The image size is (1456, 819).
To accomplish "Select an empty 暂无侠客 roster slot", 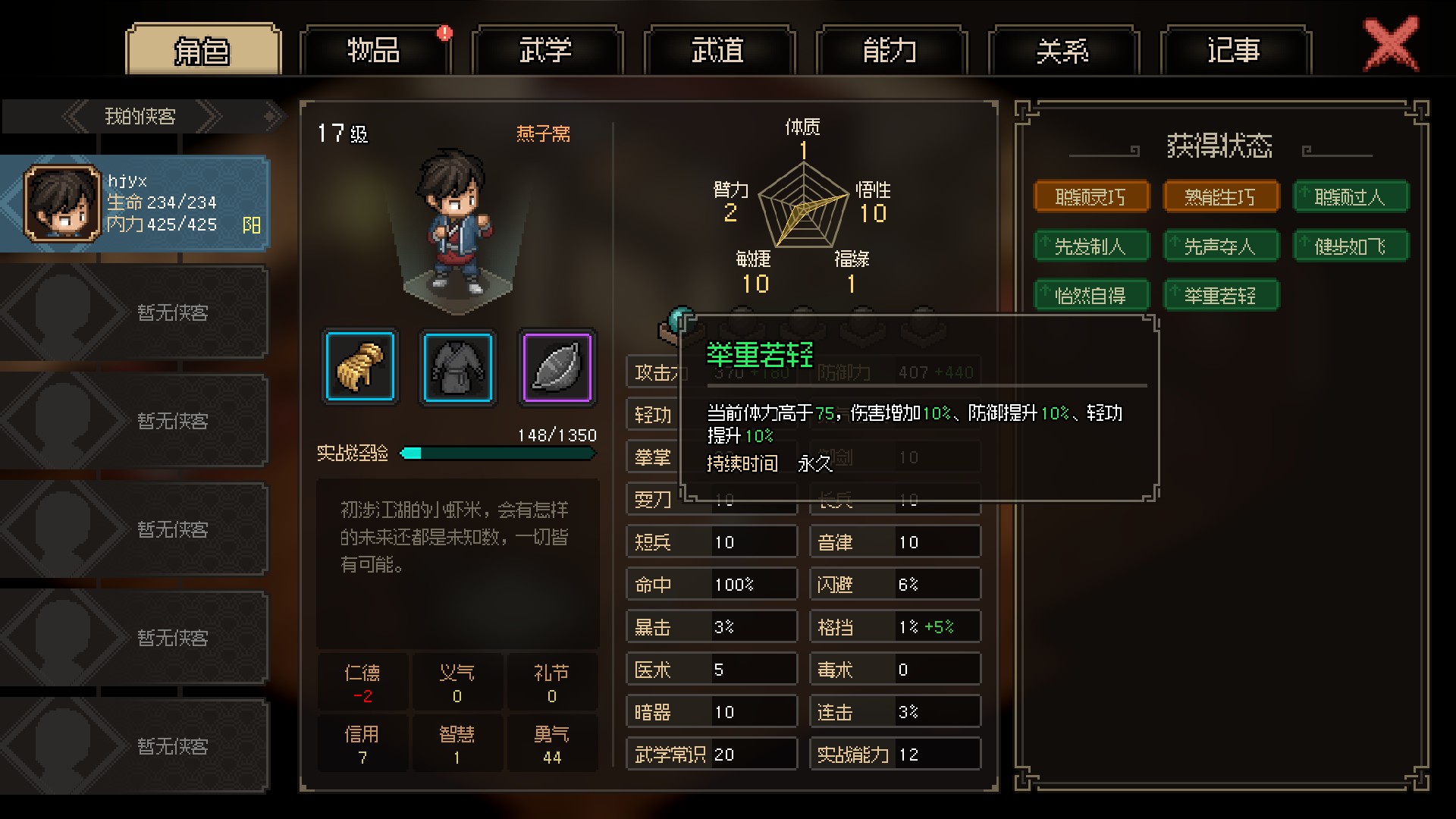I will 136,312.
